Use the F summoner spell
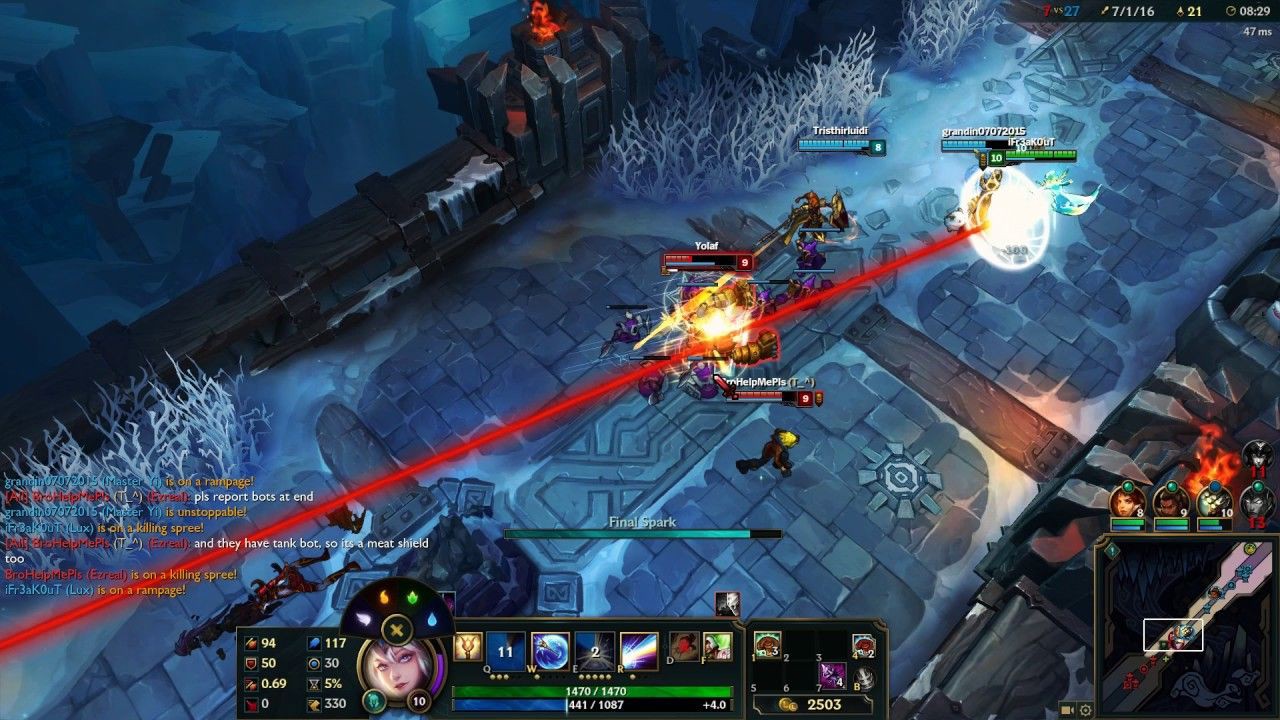This screenshot has width=1280, height=720. [x=717, y=646]
